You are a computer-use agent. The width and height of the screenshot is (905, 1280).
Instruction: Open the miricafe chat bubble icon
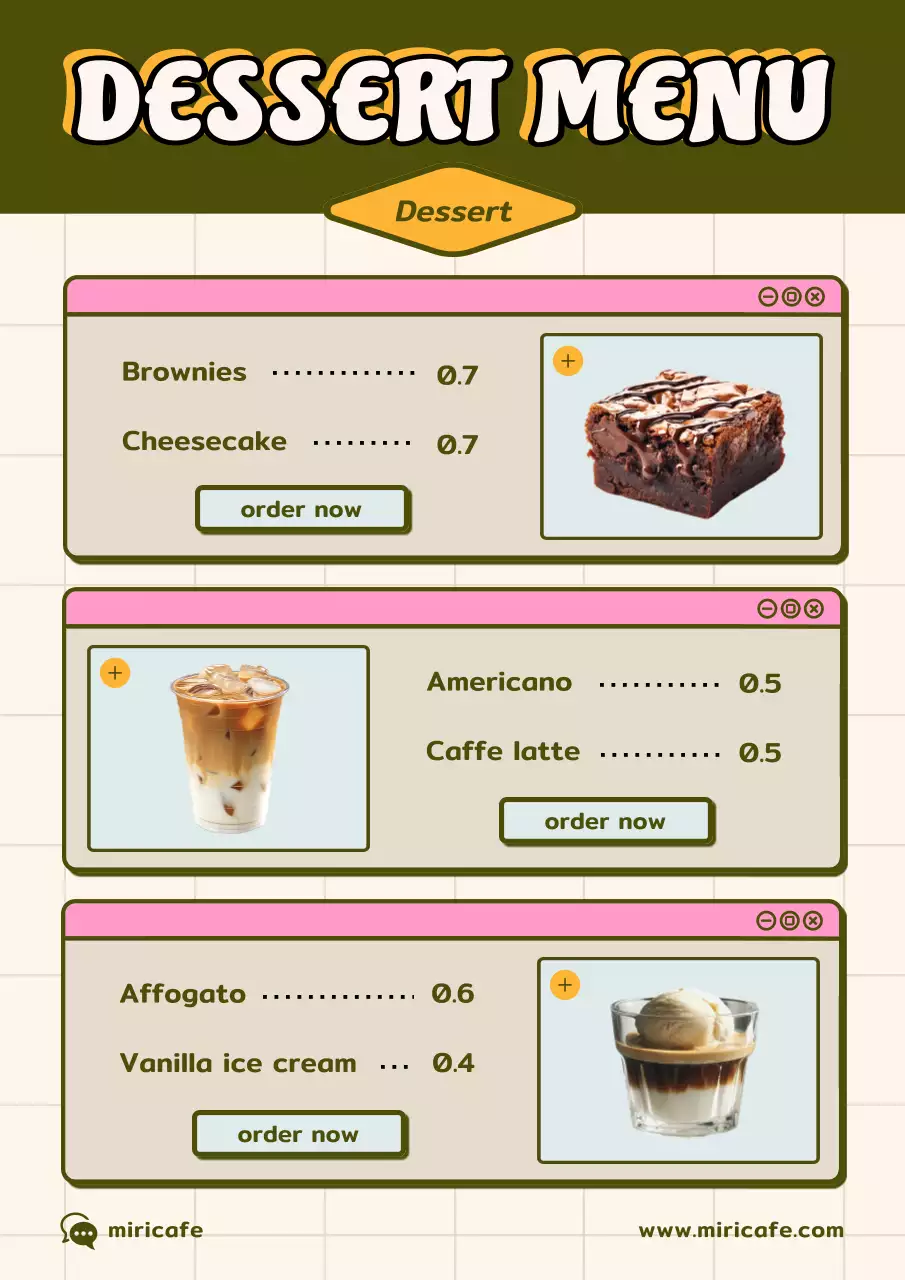click(79, 1231)
